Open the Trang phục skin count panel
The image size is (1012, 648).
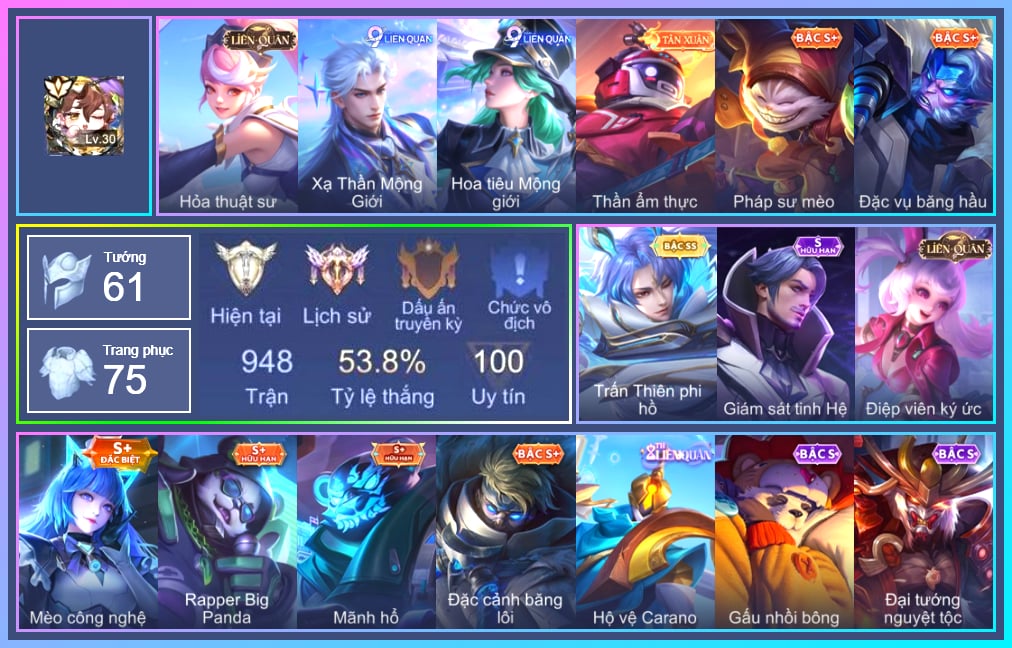[109, 370]
